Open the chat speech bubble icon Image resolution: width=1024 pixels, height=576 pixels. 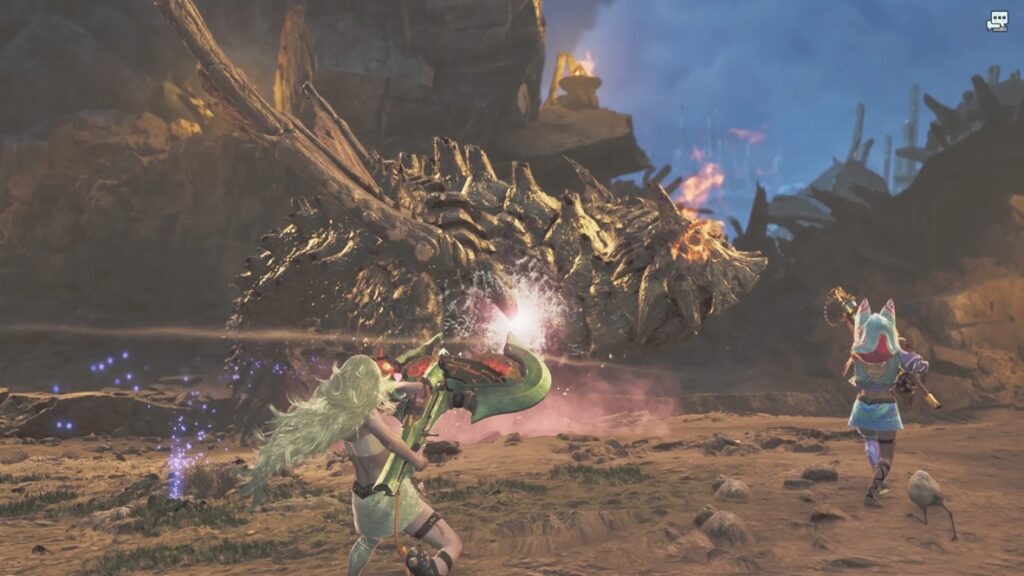point(997,21)
